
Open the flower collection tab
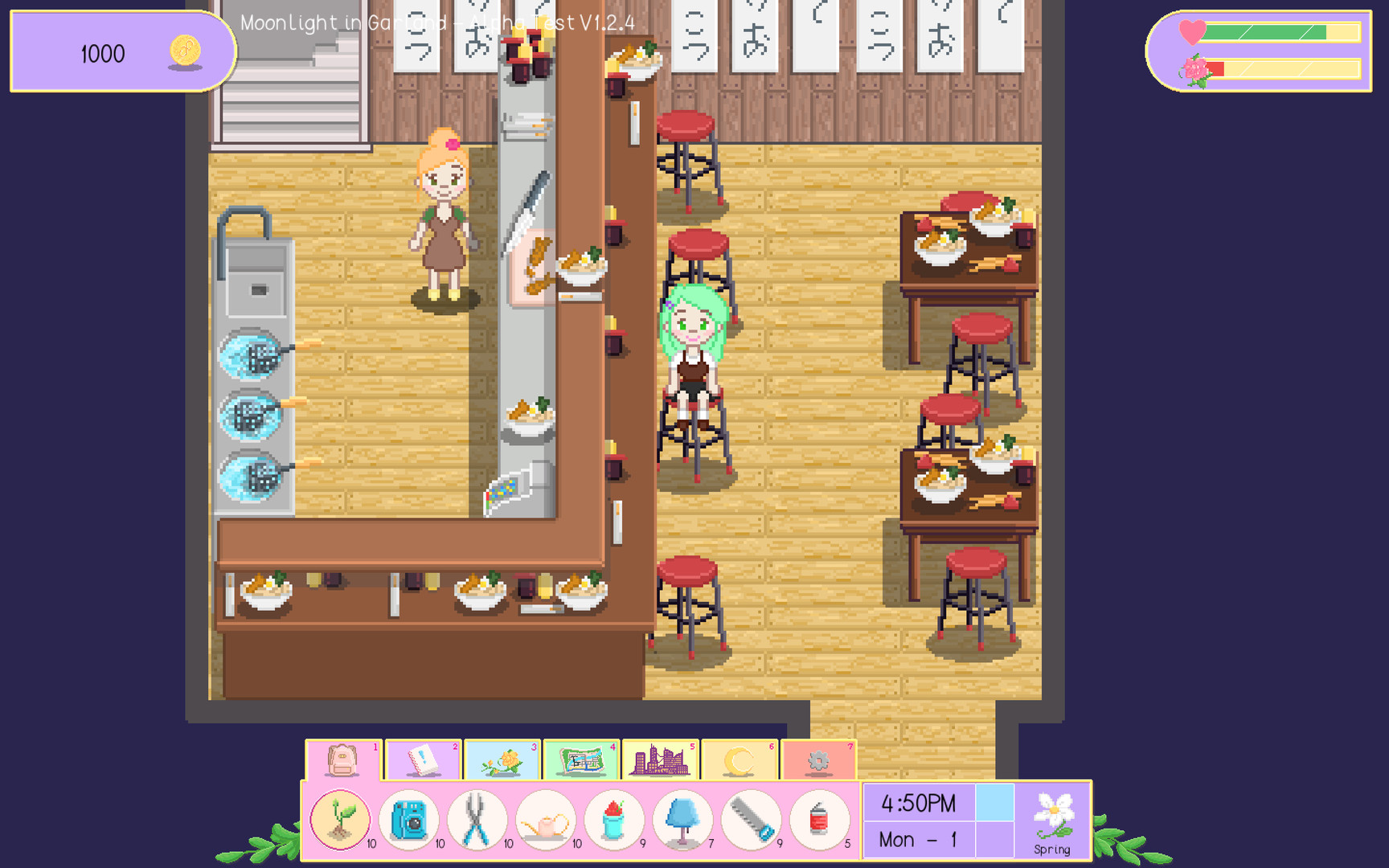coord(503,760)
